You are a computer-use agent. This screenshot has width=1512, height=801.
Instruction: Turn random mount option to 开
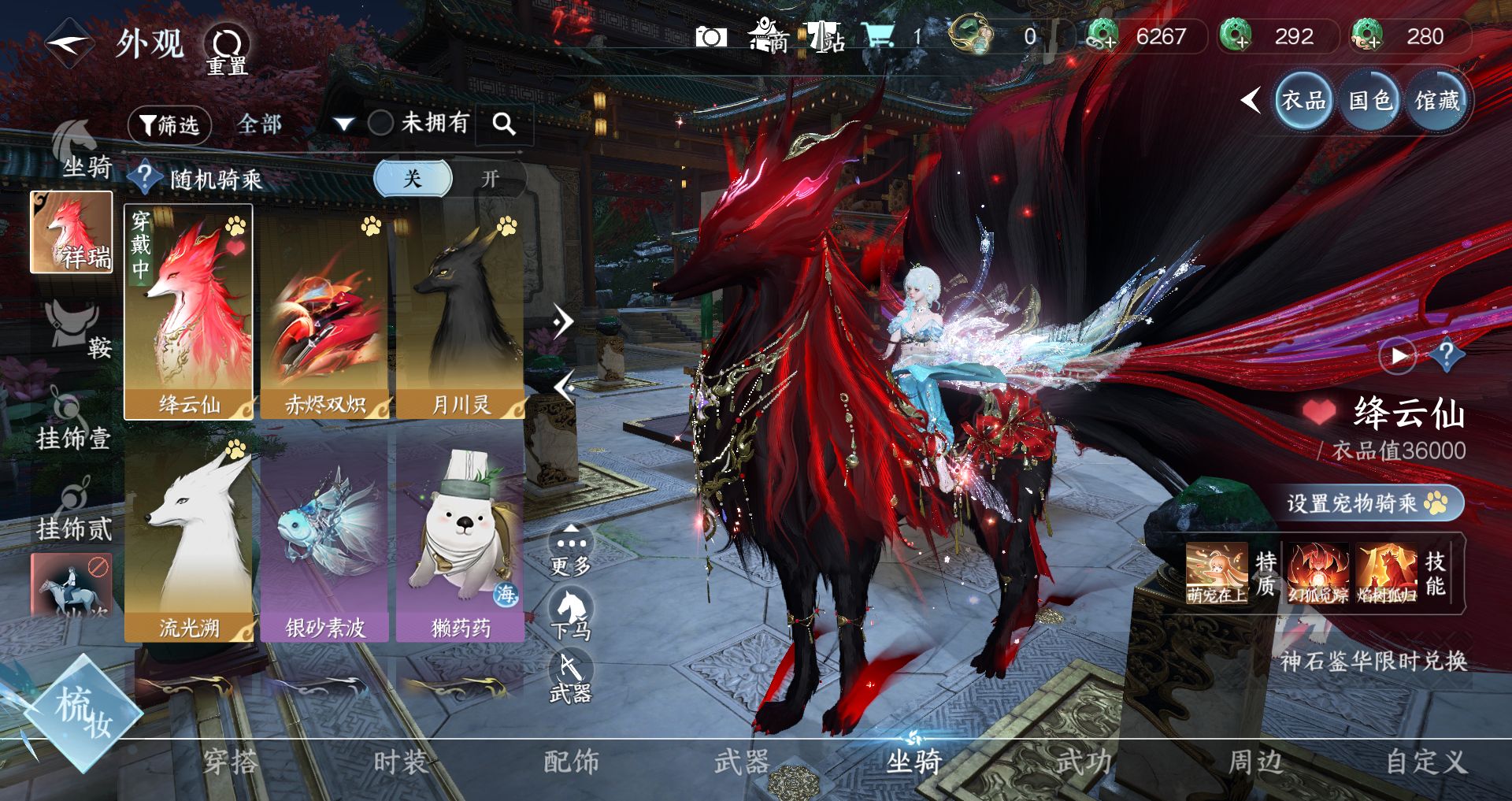(x=490, y=179)
